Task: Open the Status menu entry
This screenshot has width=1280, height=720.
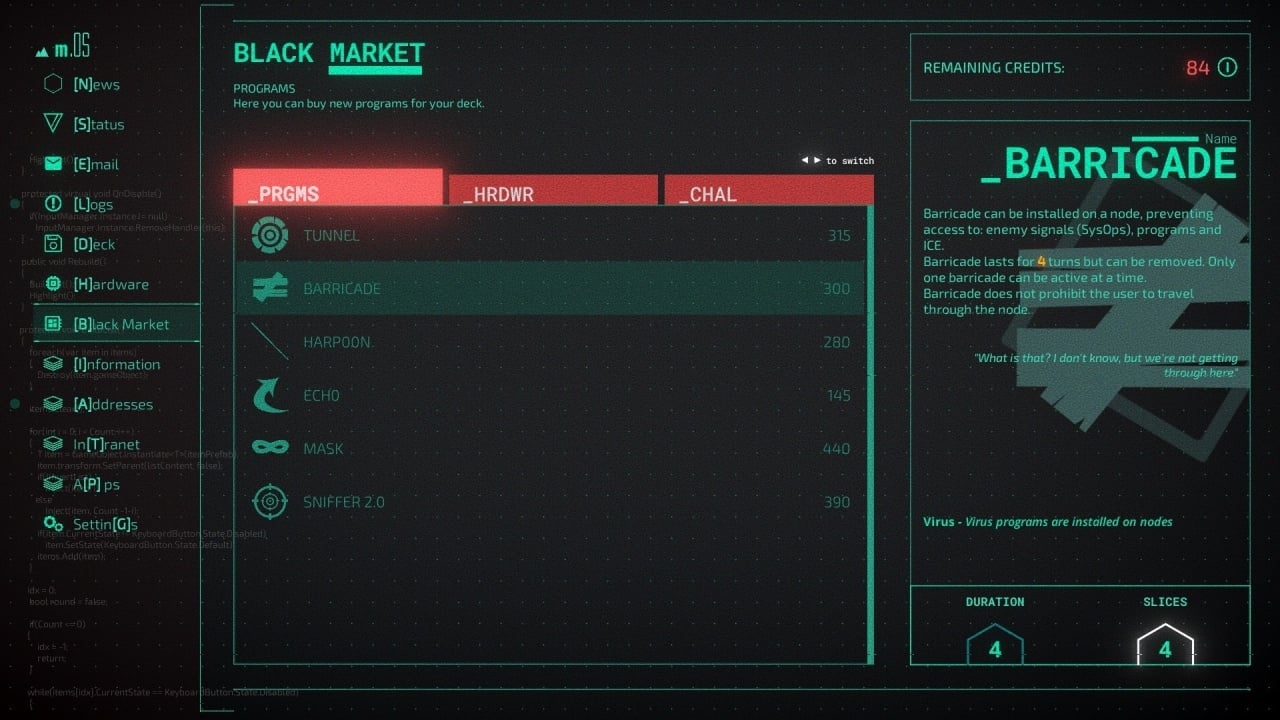Action: [98, 125]
